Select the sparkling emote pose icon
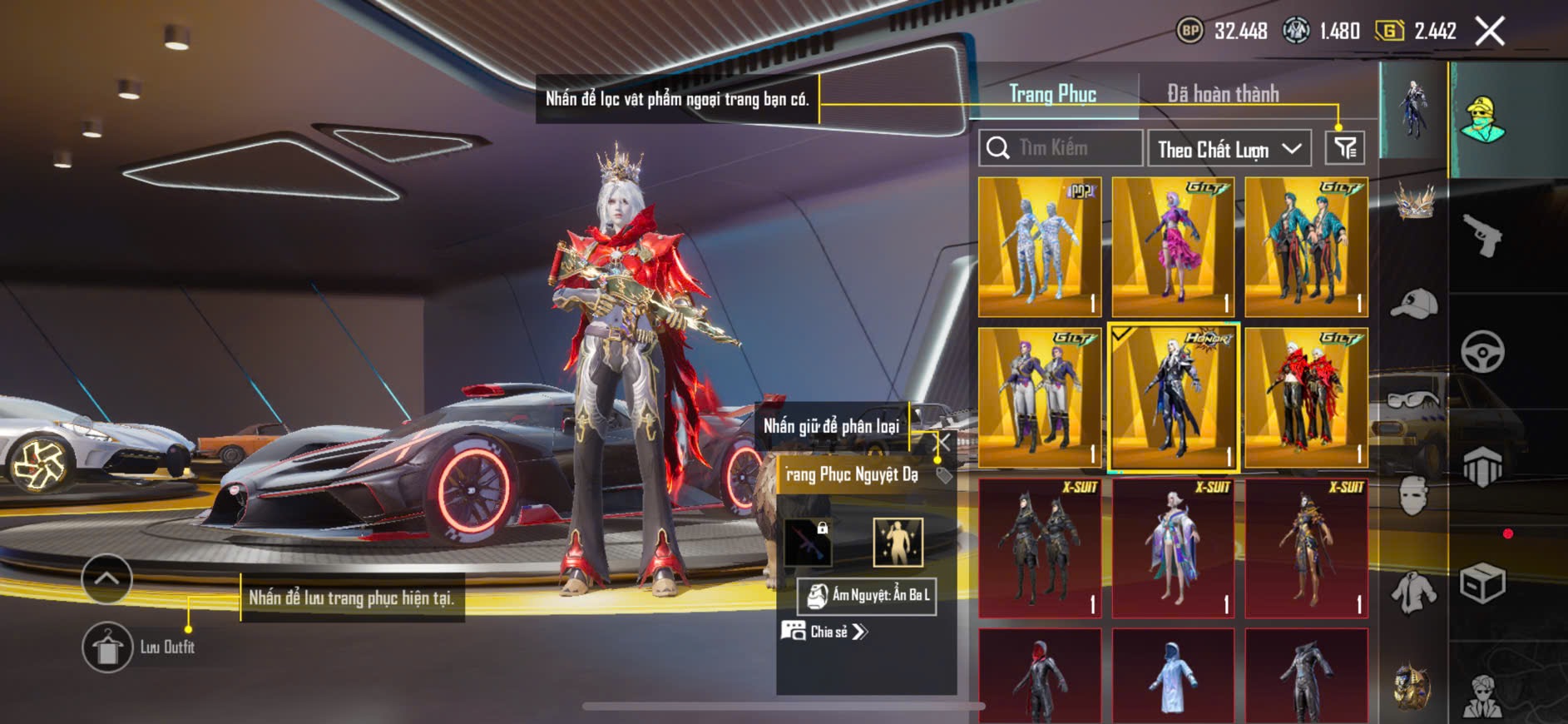Image resolution: width=1568 pixels, height=724 pixels. tap(898, 542)
